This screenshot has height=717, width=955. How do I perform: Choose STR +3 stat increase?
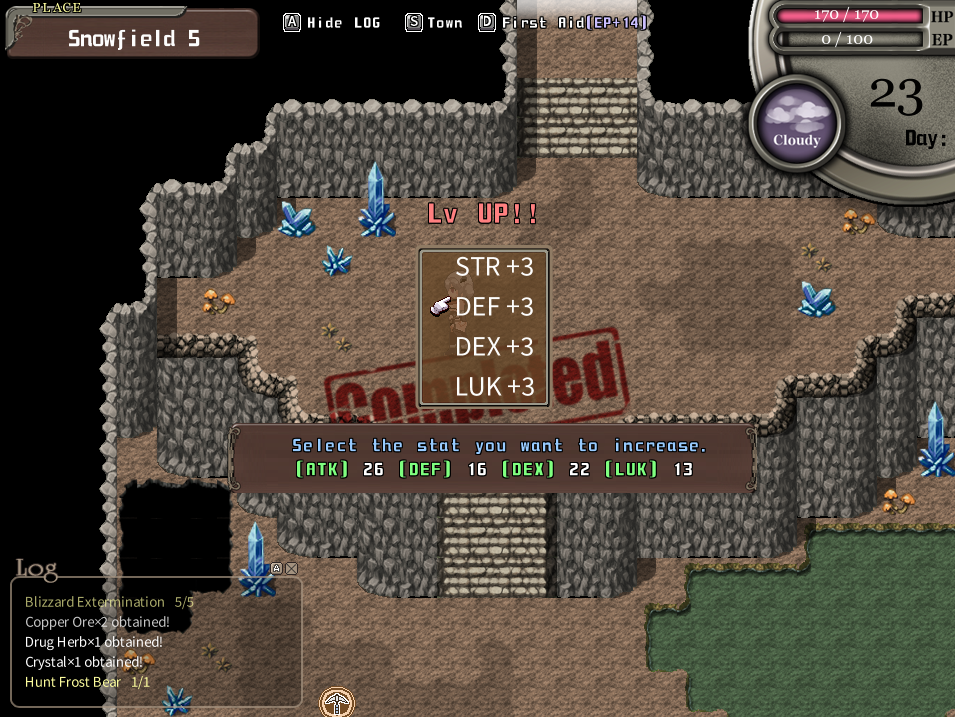click(494, 267)
